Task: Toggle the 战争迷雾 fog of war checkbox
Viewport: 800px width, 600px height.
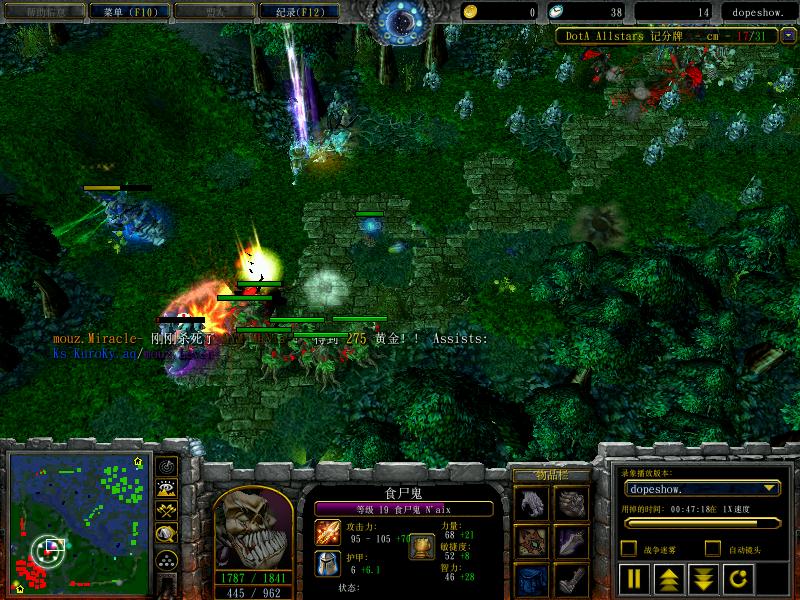Action: point(629,548)
